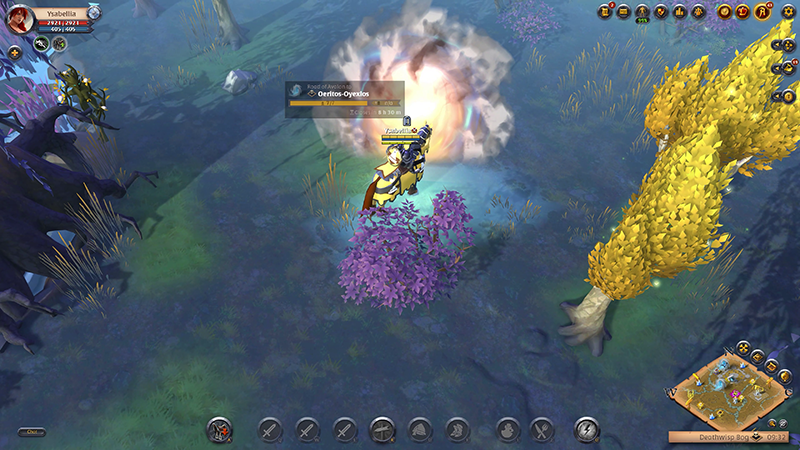
Task: Open the chest-shaped icon in top bar
Action: [624, 12]
